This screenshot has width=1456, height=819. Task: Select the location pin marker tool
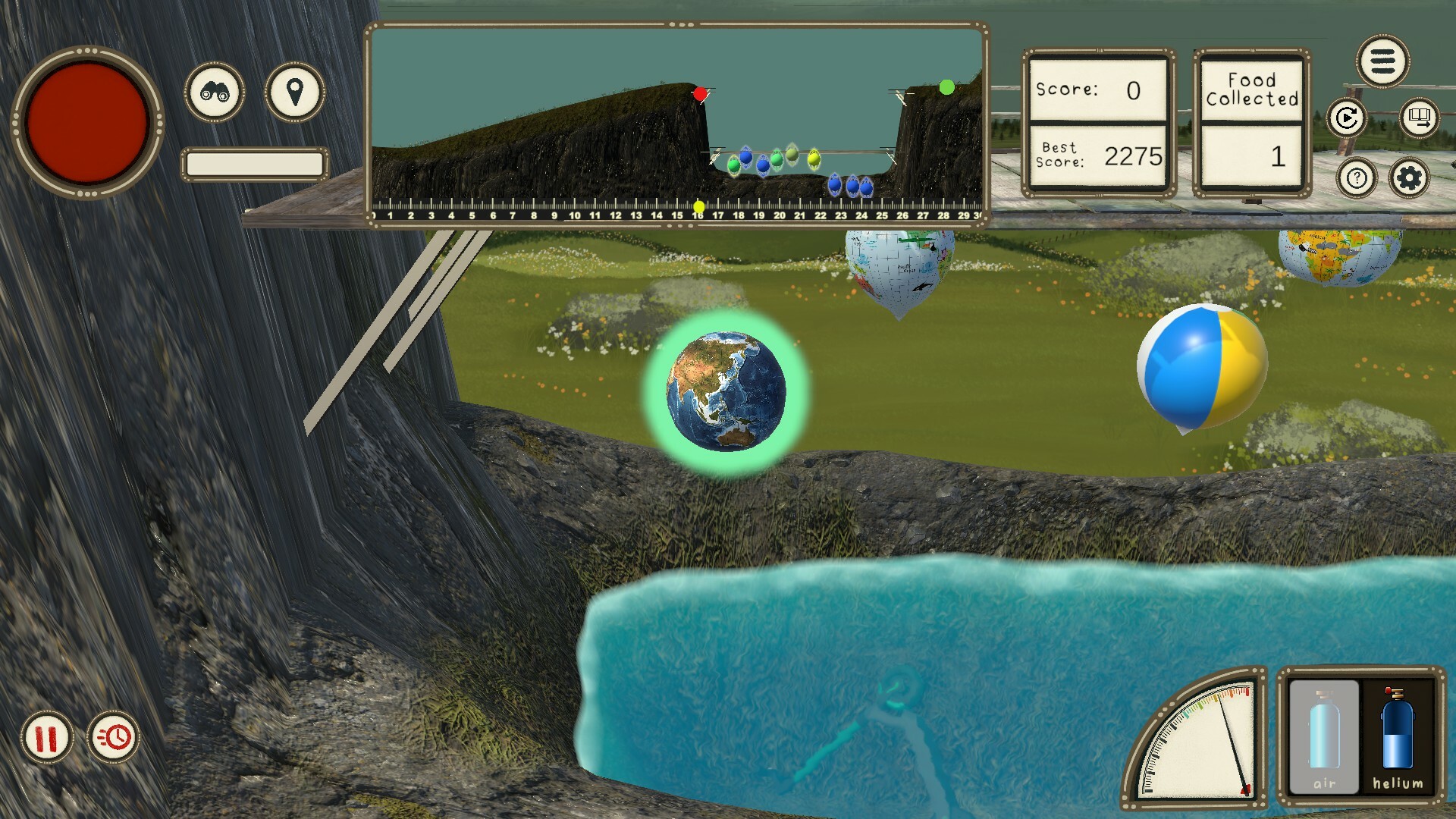294,94
